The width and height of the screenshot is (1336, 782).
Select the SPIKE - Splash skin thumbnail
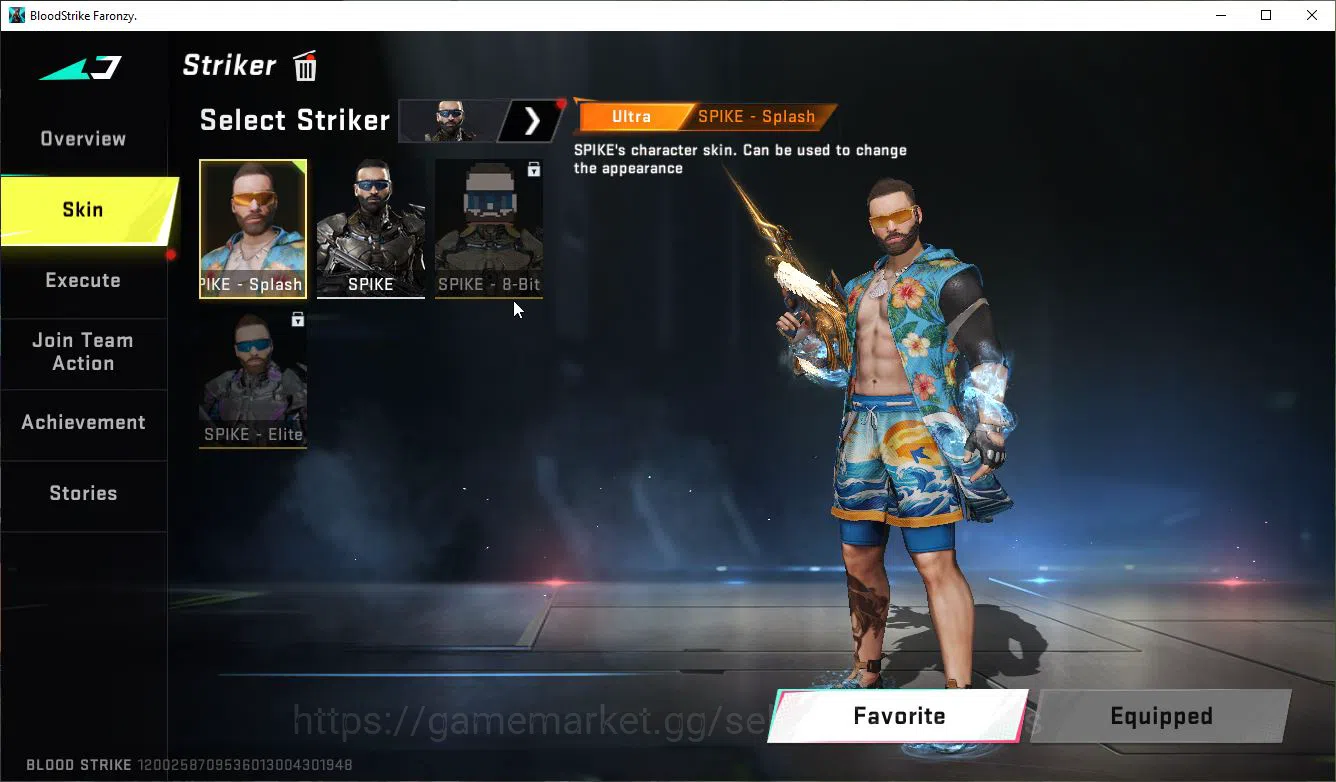pyautogui.click(x=252, y=228)
